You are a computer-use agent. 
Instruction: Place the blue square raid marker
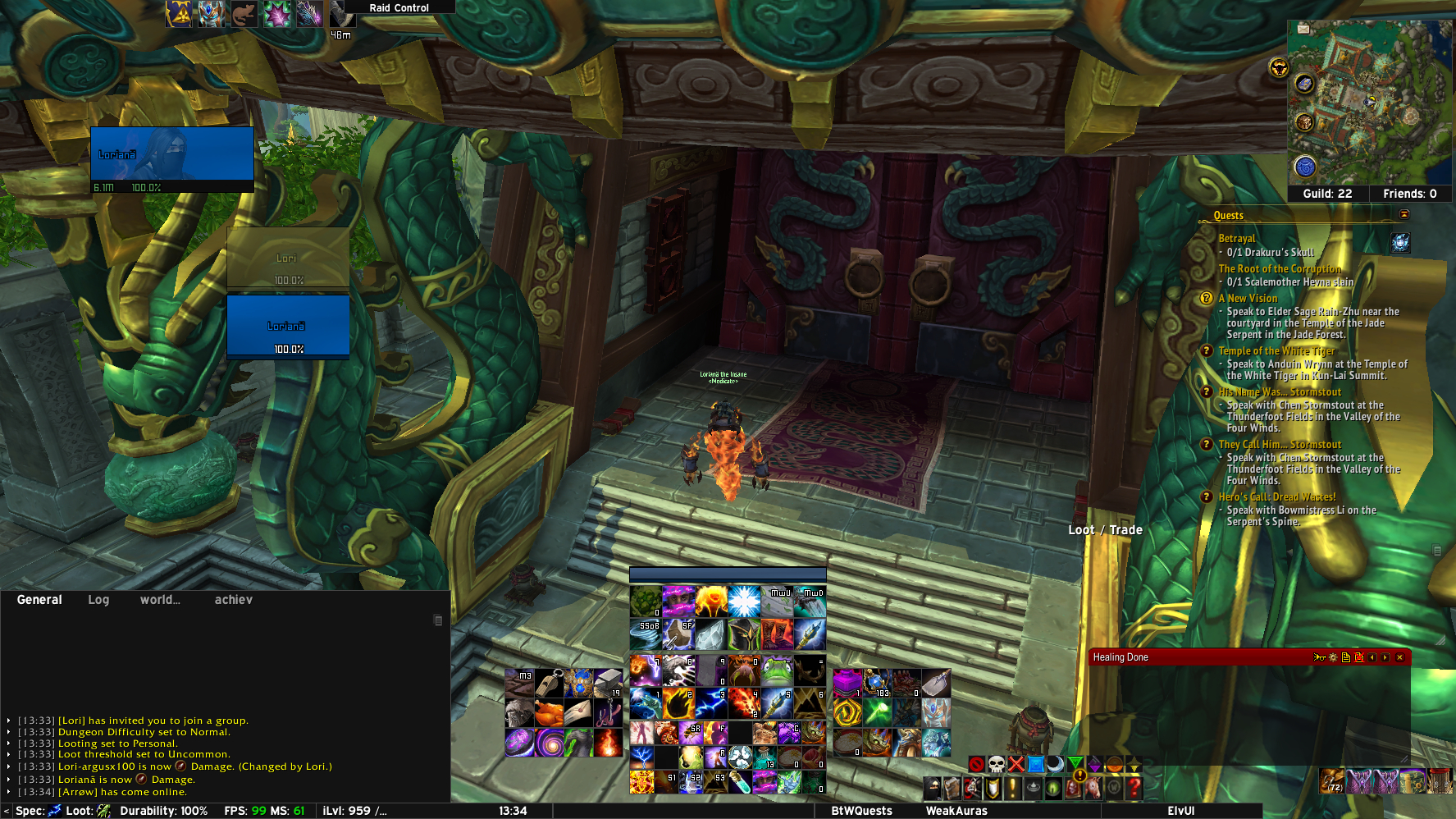tap(1036, 765)
